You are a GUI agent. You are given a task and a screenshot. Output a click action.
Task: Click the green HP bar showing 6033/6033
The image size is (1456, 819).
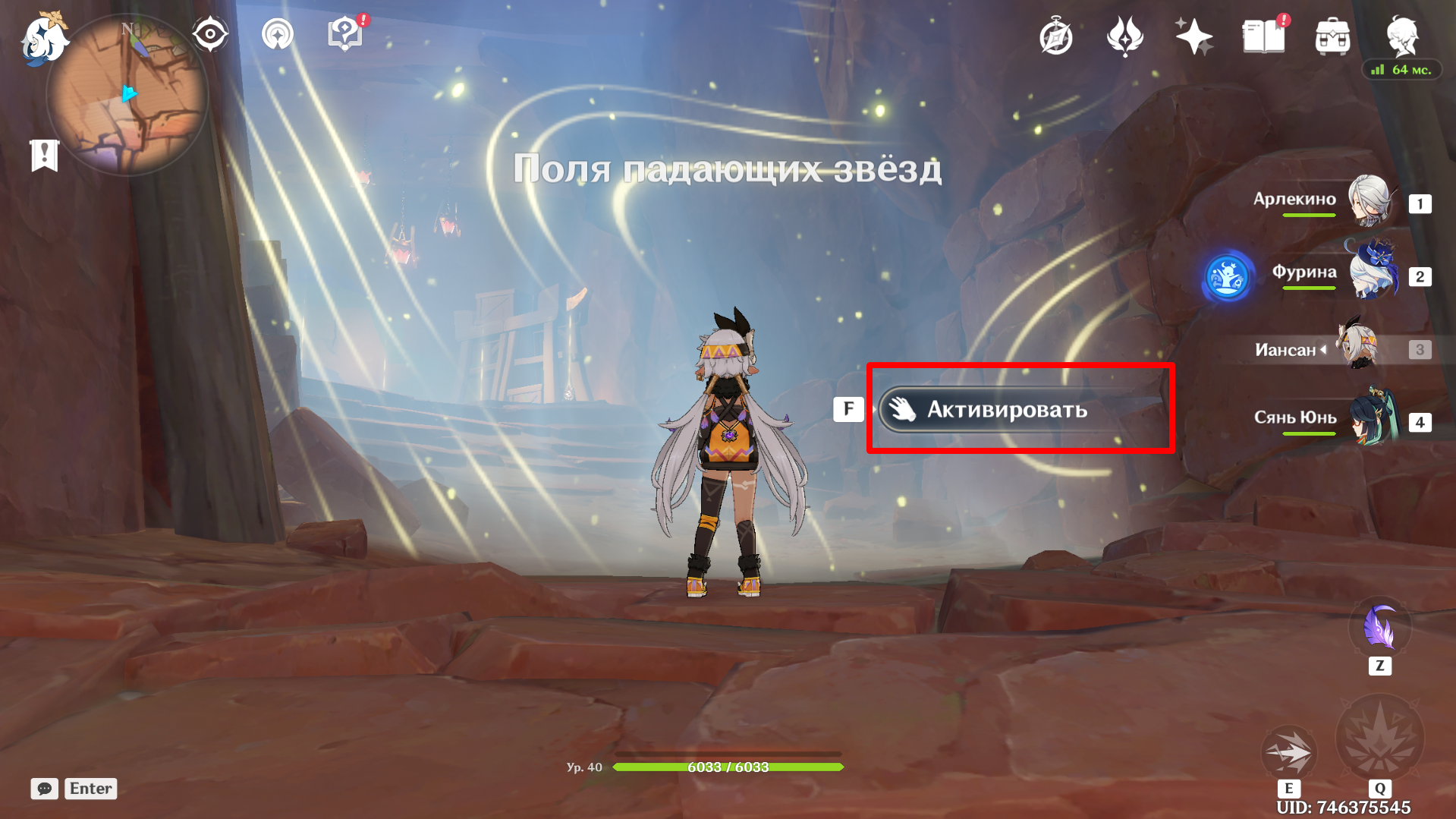(728, 767)
